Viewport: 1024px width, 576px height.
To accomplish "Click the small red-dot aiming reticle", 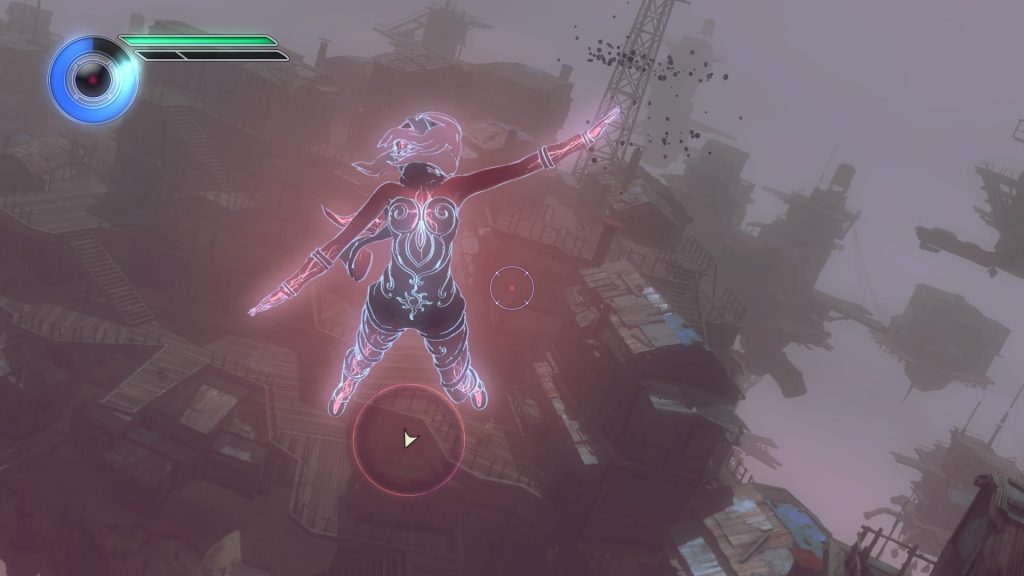I will pyautogui.click(x=511, y=288).
